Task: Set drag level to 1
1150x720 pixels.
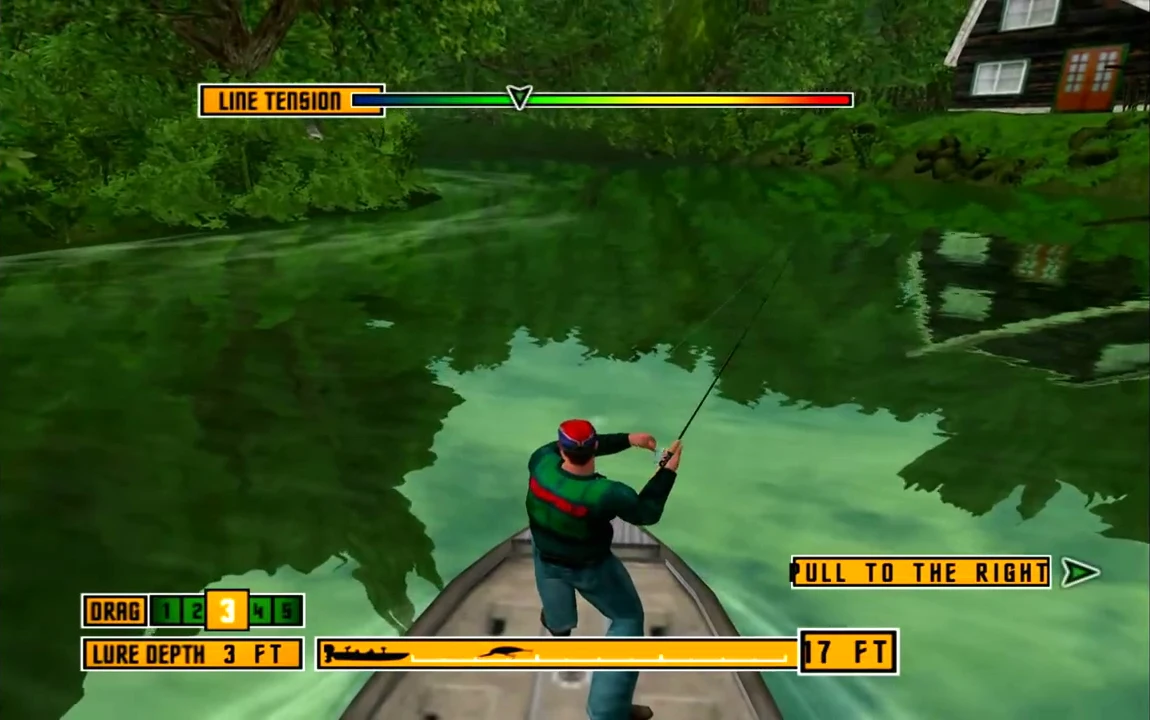Action: (x=166, y=611)
